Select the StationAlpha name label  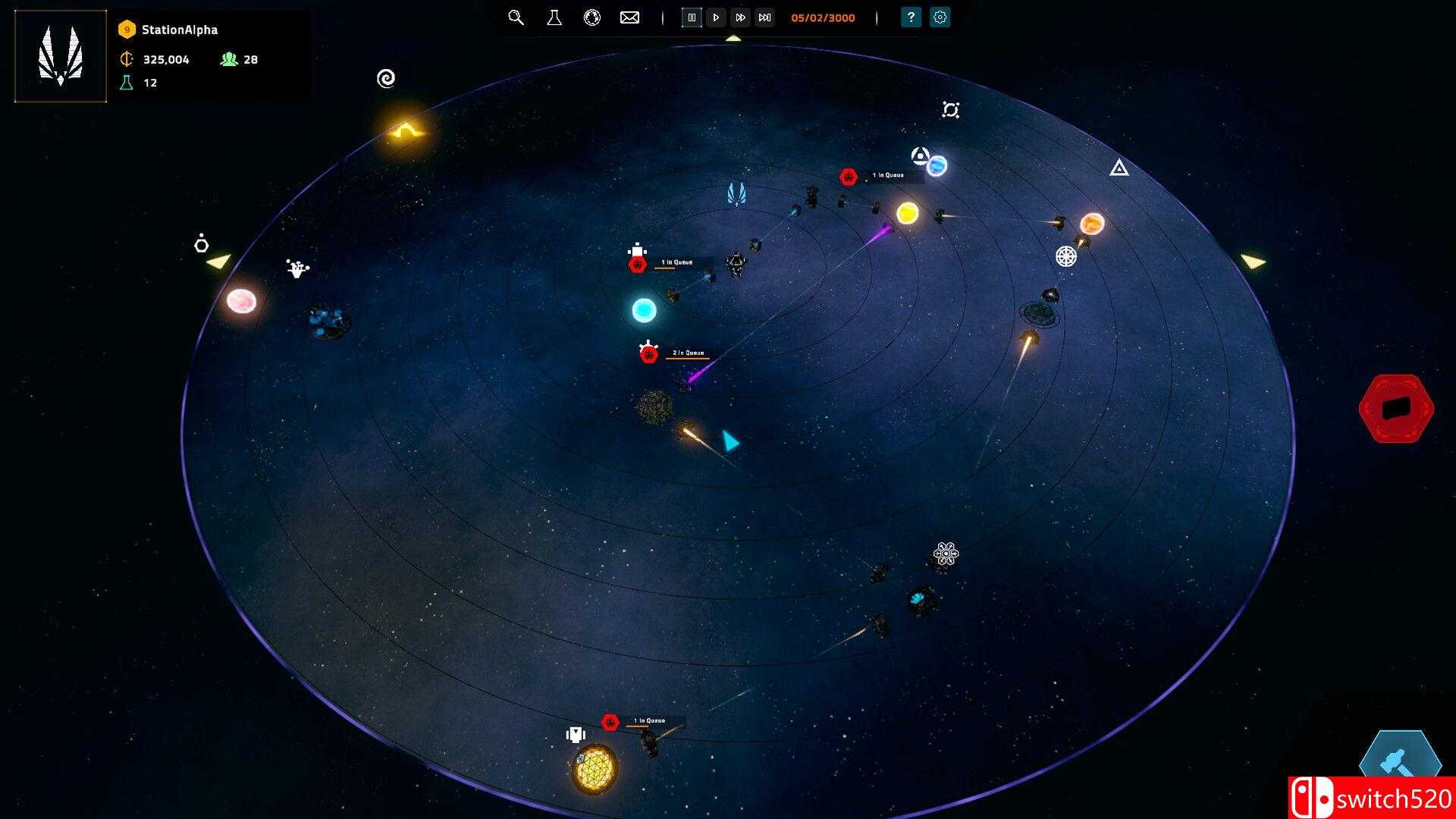(178, 30)
